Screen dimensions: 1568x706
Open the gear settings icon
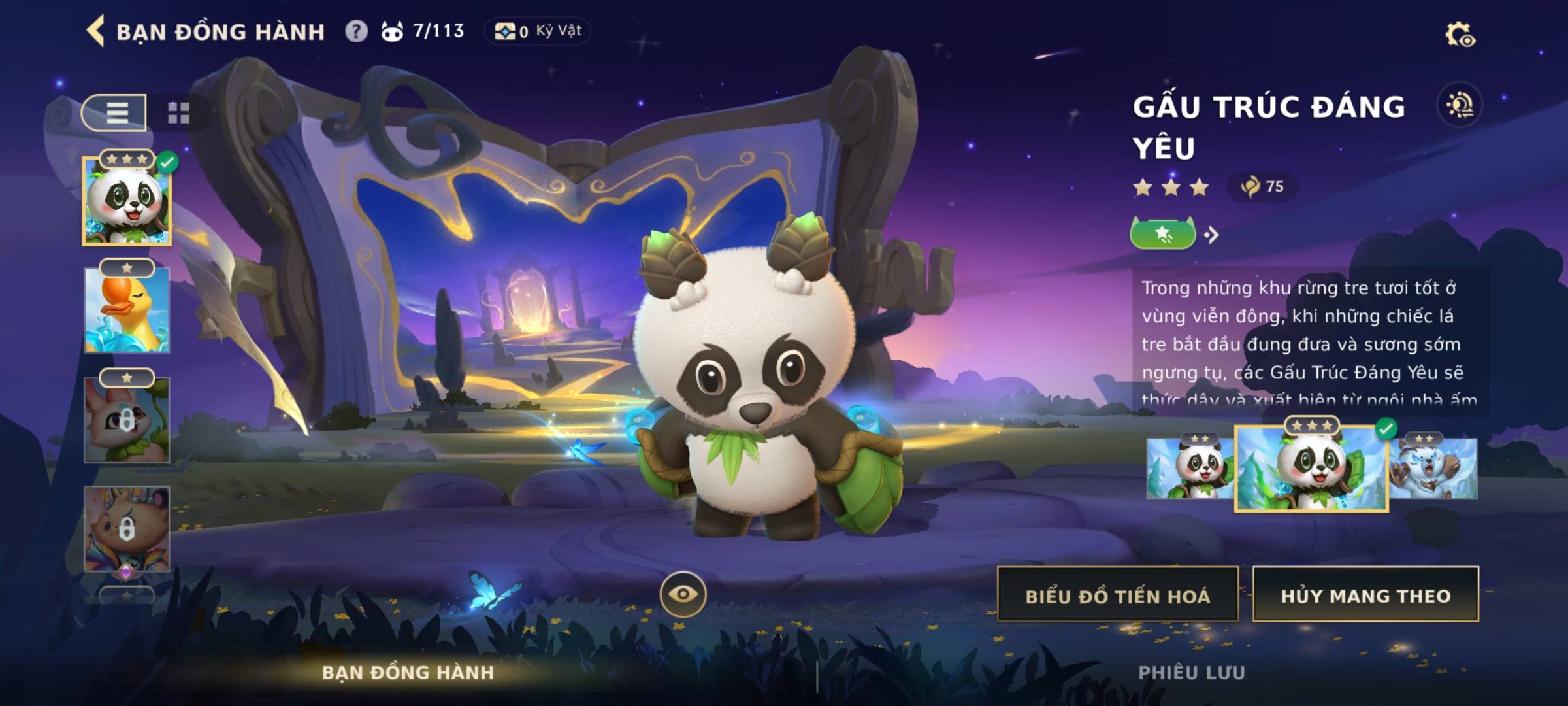(x=1459, y=35)
